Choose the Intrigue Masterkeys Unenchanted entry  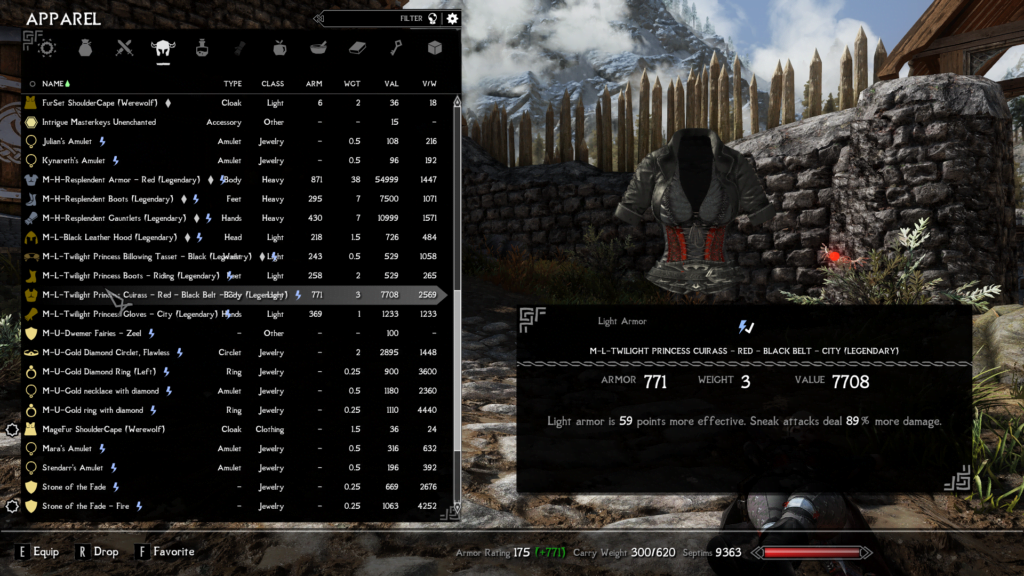click(x=99, y=122)
